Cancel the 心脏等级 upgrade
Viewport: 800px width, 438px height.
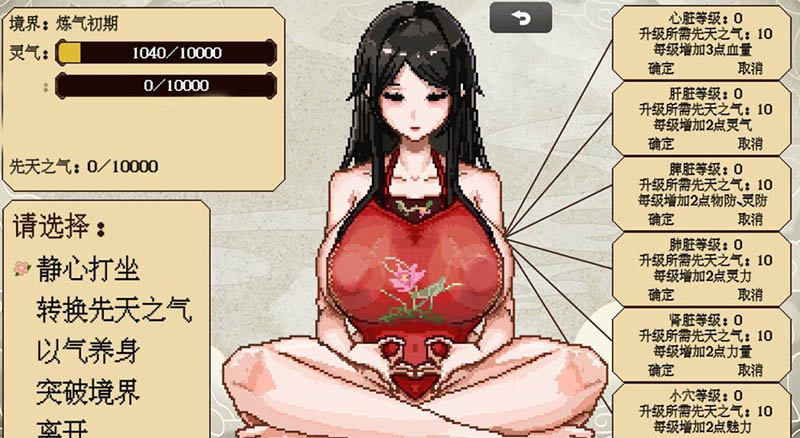point(750,68)
